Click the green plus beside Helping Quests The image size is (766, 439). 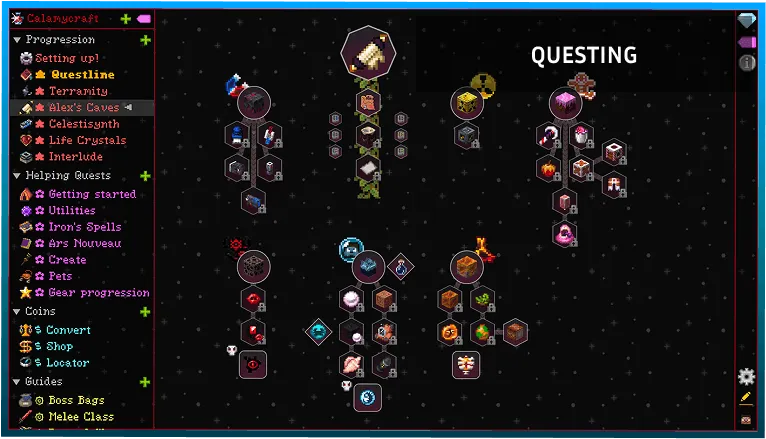145,176
